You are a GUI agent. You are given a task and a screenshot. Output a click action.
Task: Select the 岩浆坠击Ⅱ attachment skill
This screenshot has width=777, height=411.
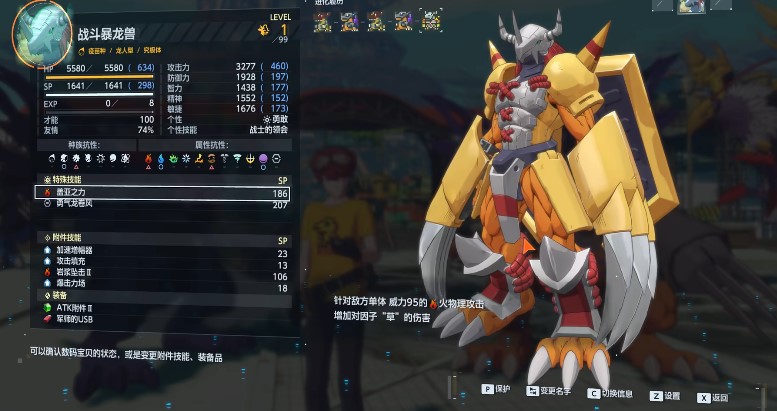(160, 276)
